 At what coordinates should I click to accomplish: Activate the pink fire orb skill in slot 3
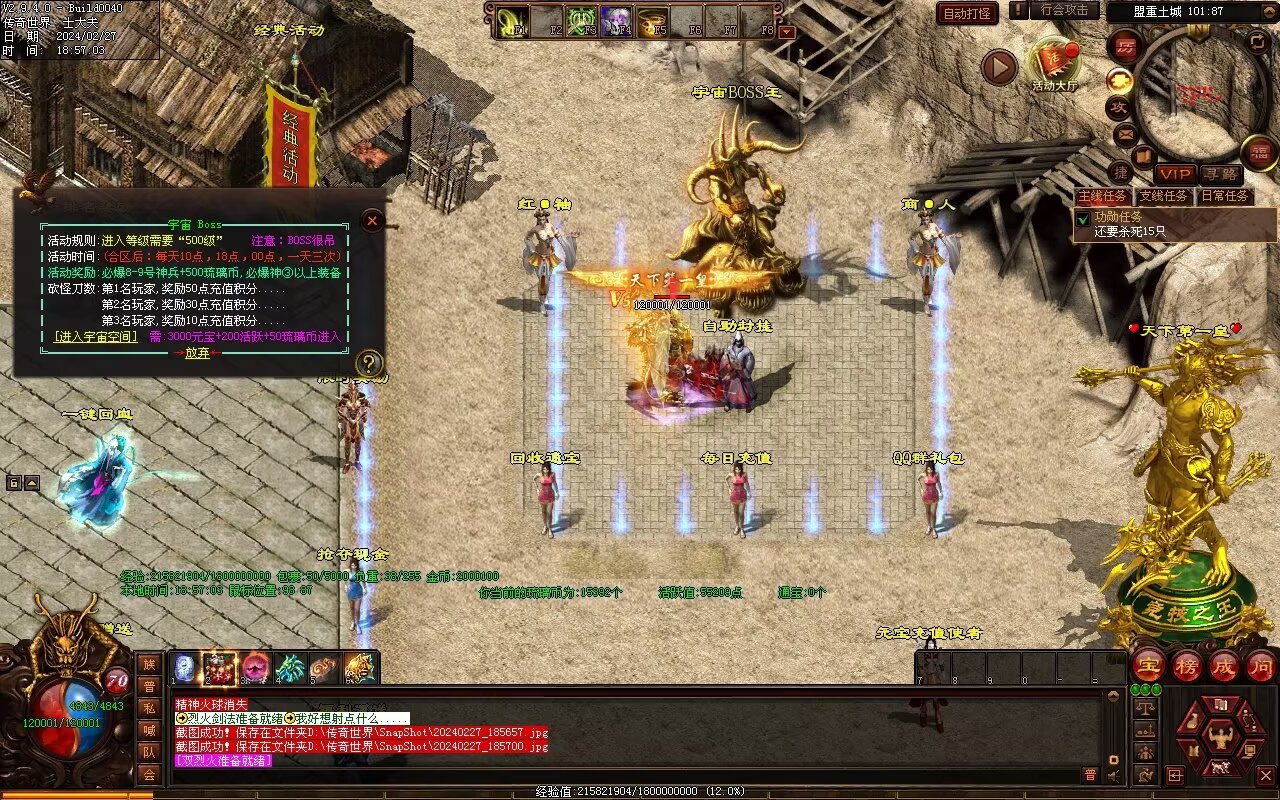point(255,668)
